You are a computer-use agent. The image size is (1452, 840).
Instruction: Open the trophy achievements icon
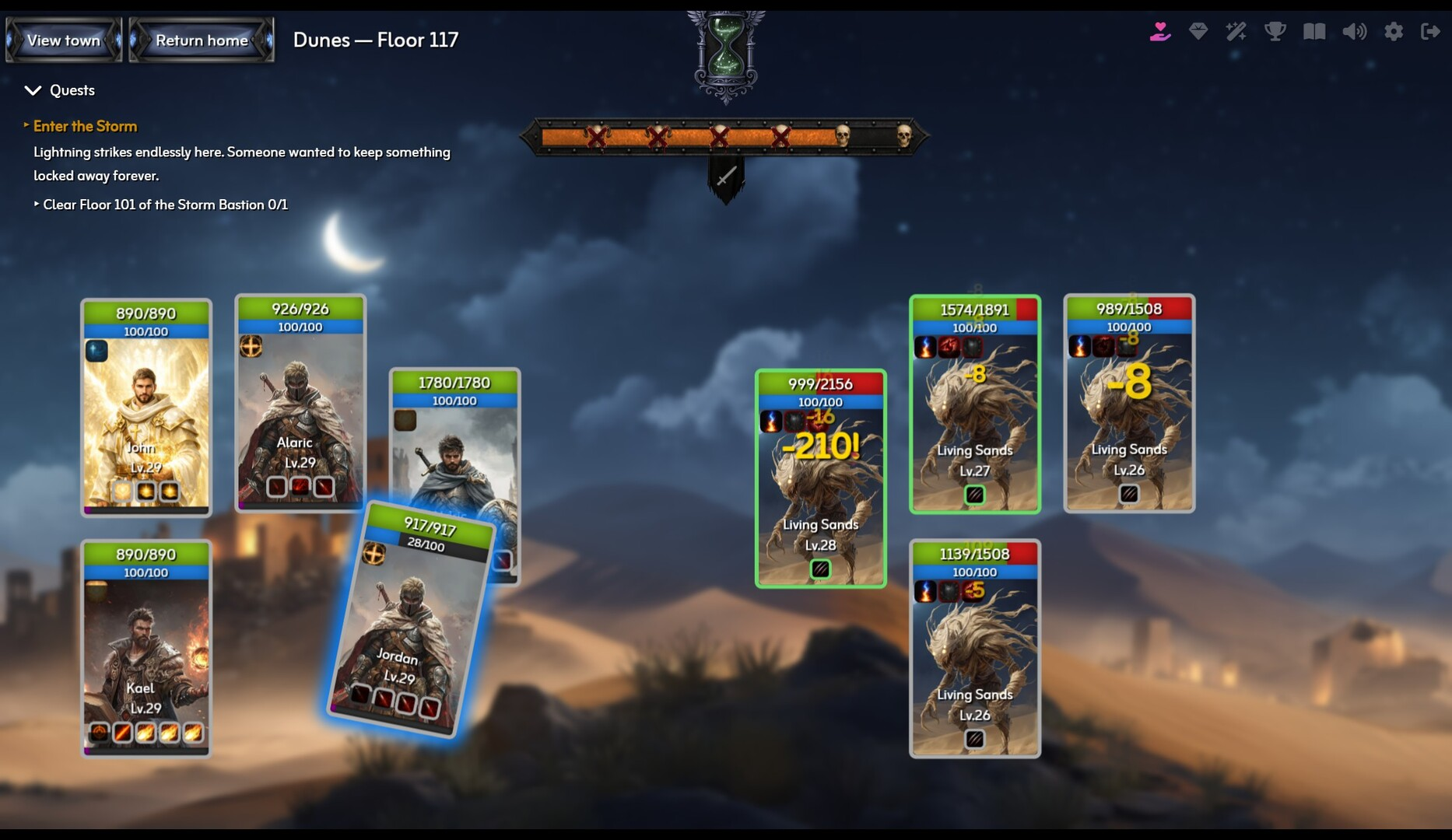(x=1275, y=31)
